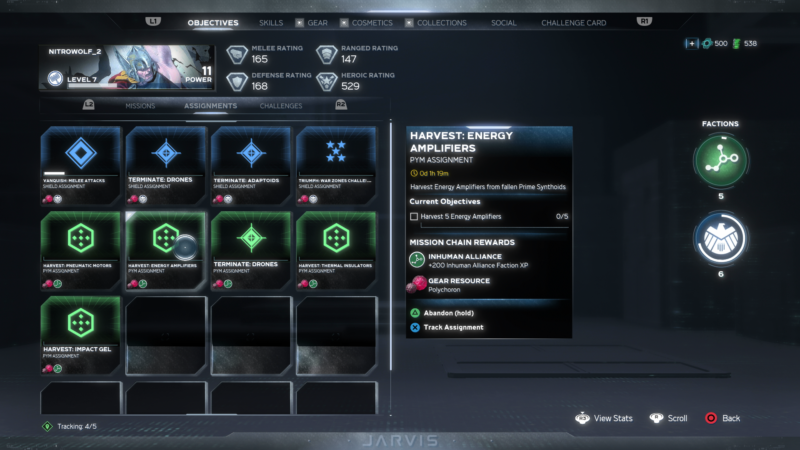Screen dimensions: 800x450
Task: Select Triumph: War Zones Challenge tile
Action: [x=335, y=165]
